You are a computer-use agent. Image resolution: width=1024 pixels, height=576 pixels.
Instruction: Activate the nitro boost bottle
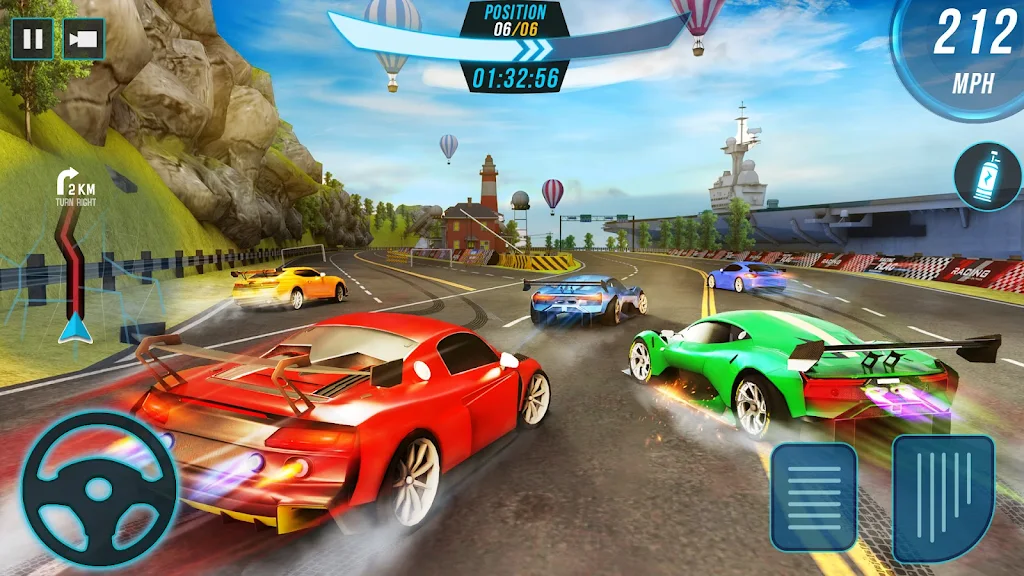(987, 177)
